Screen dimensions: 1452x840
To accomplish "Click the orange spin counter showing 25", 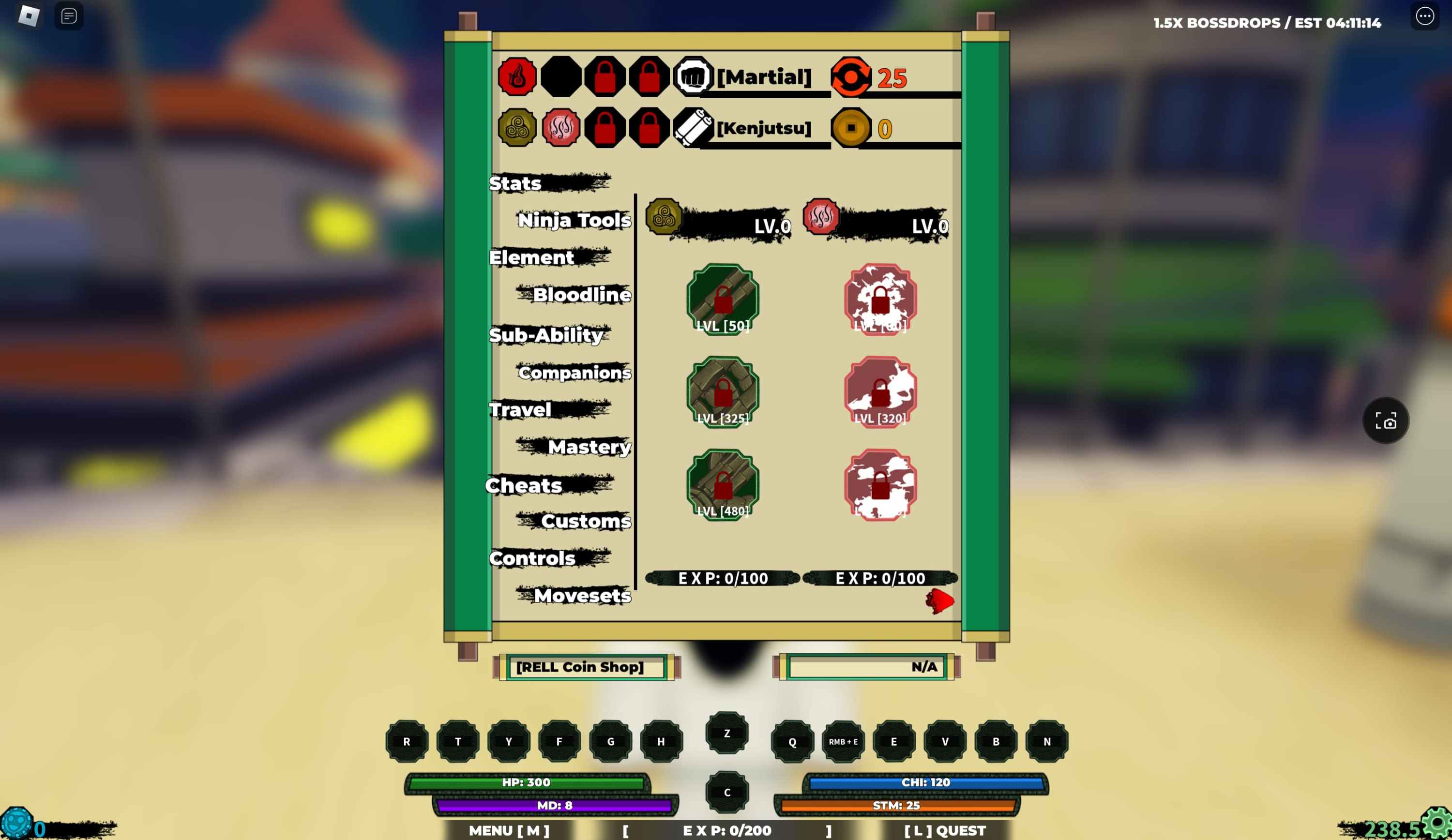I will tap(850, 75).
